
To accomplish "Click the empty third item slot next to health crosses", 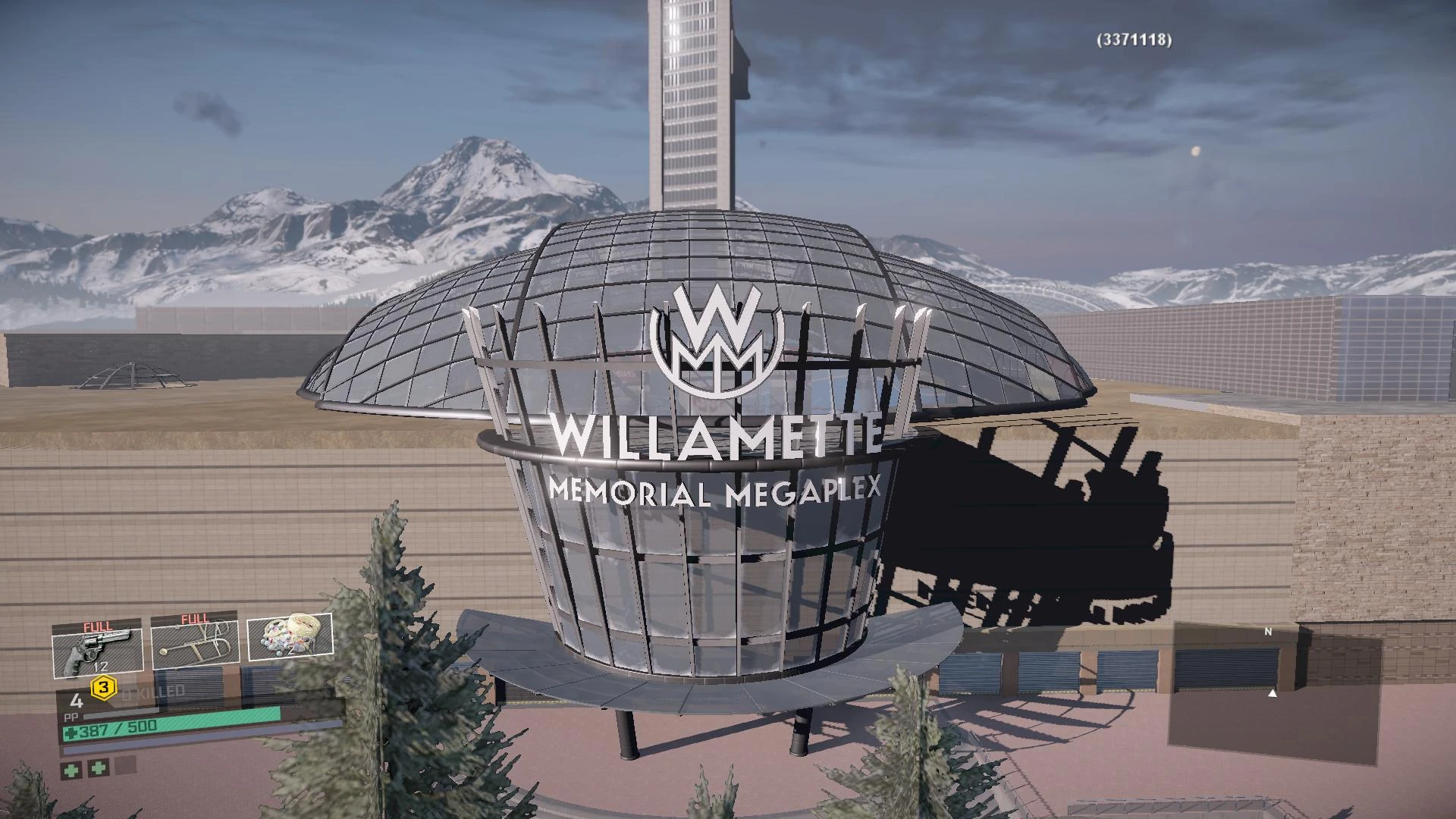I will (x=125, y=766).
